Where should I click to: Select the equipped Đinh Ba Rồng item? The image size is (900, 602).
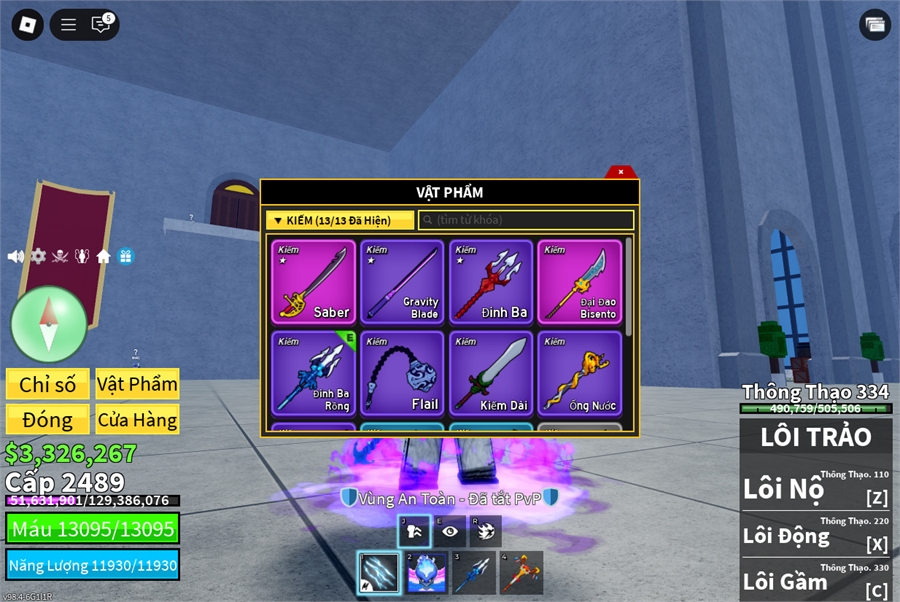(x=313, y=373)
